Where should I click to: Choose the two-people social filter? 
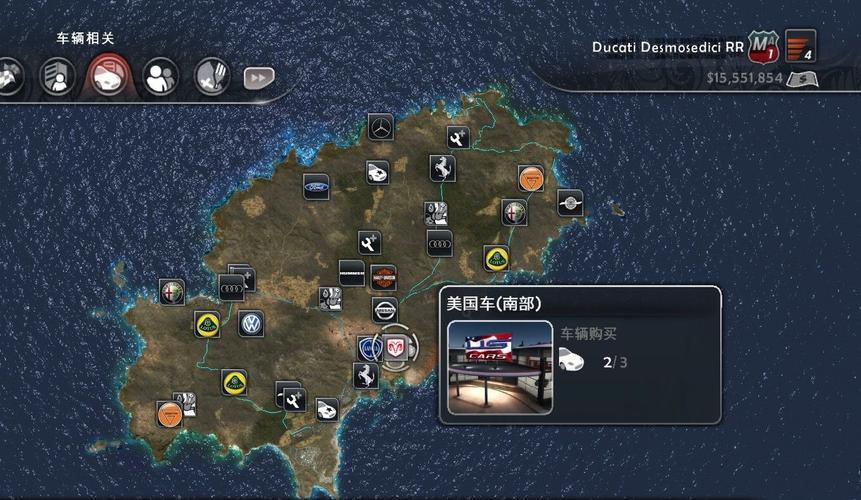160,75
